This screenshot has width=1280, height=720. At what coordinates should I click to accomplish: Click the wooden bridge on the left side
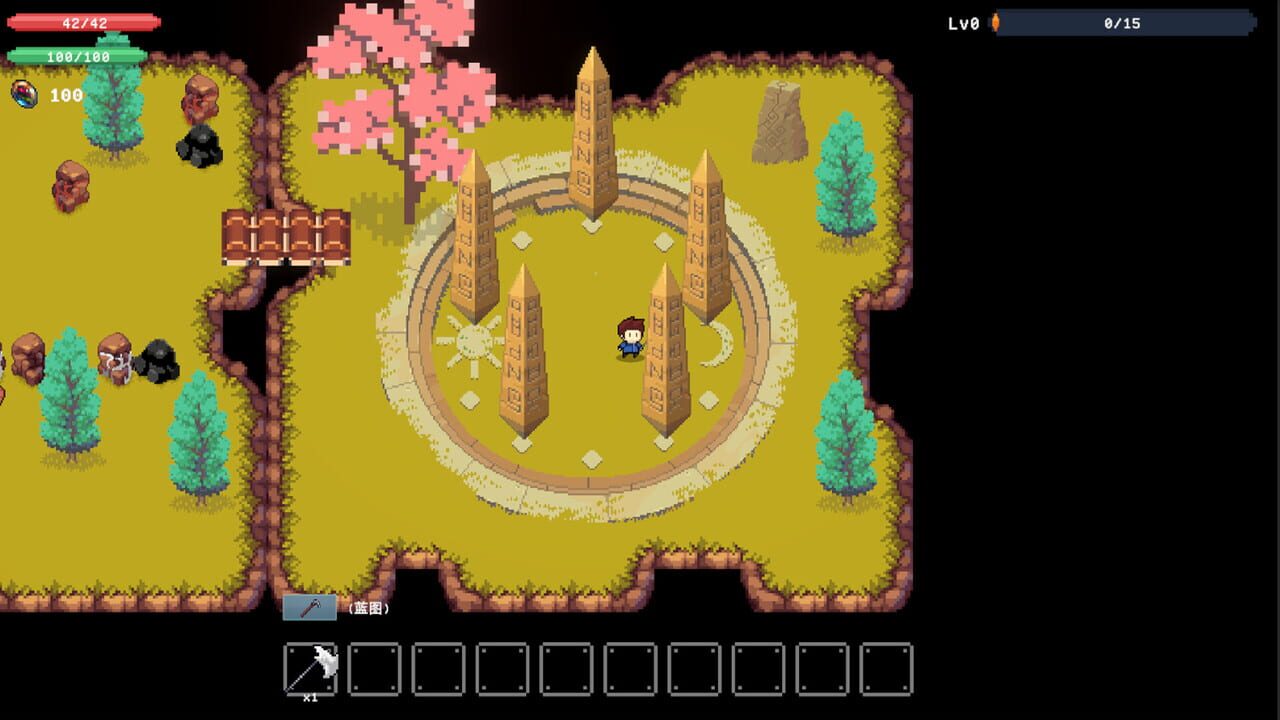[x=283, y=237]
